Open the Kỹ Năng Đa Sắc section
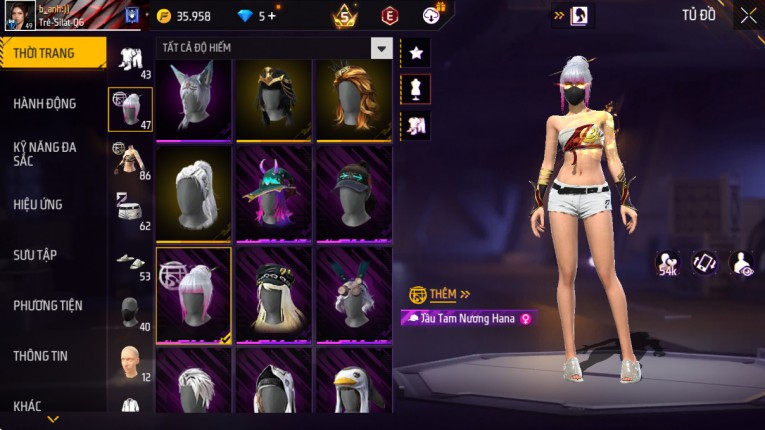The width and height of the screenshot is (765, 430). (x=45, y=153)
